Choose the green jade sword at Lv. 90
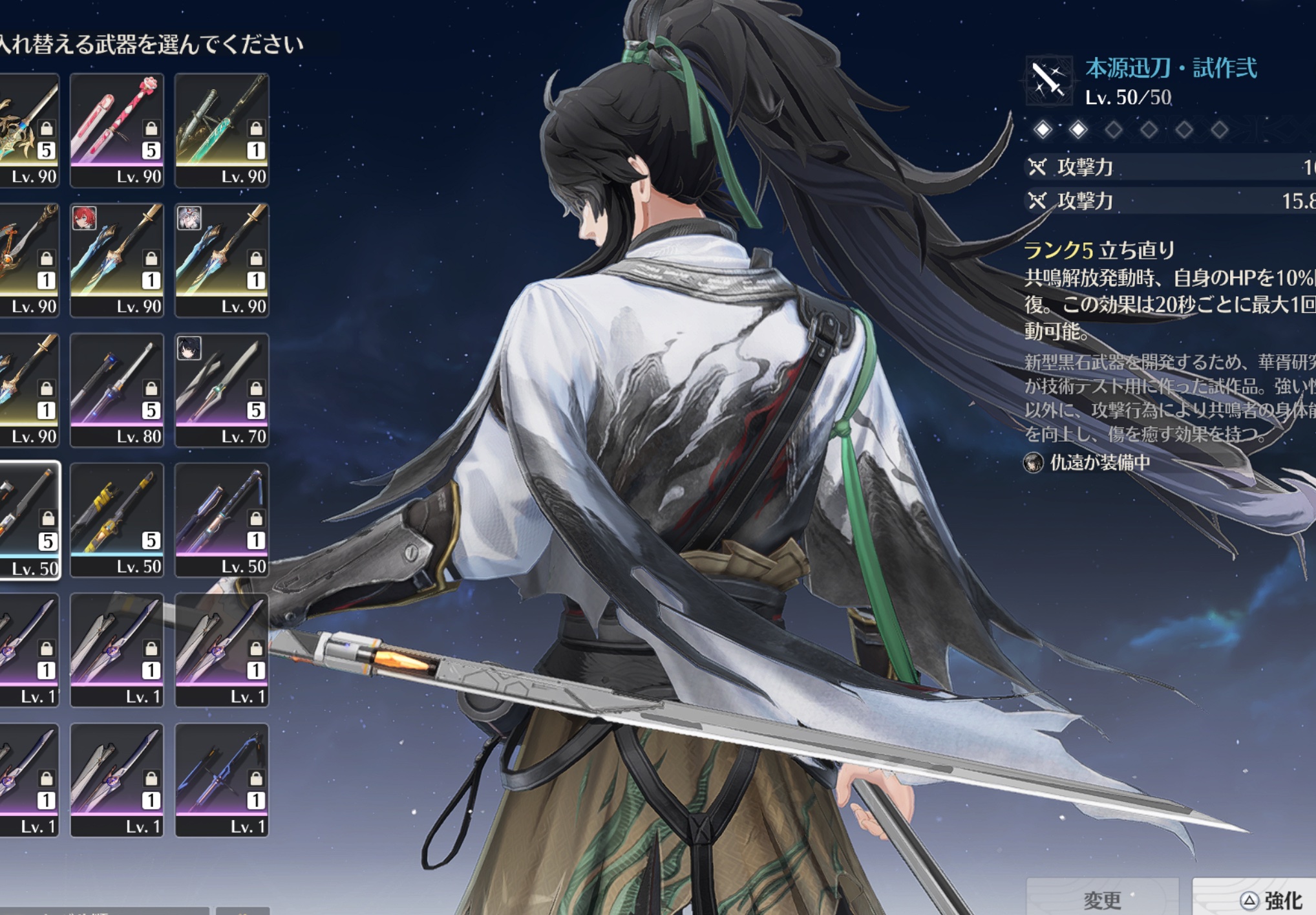 coord(222,130)
